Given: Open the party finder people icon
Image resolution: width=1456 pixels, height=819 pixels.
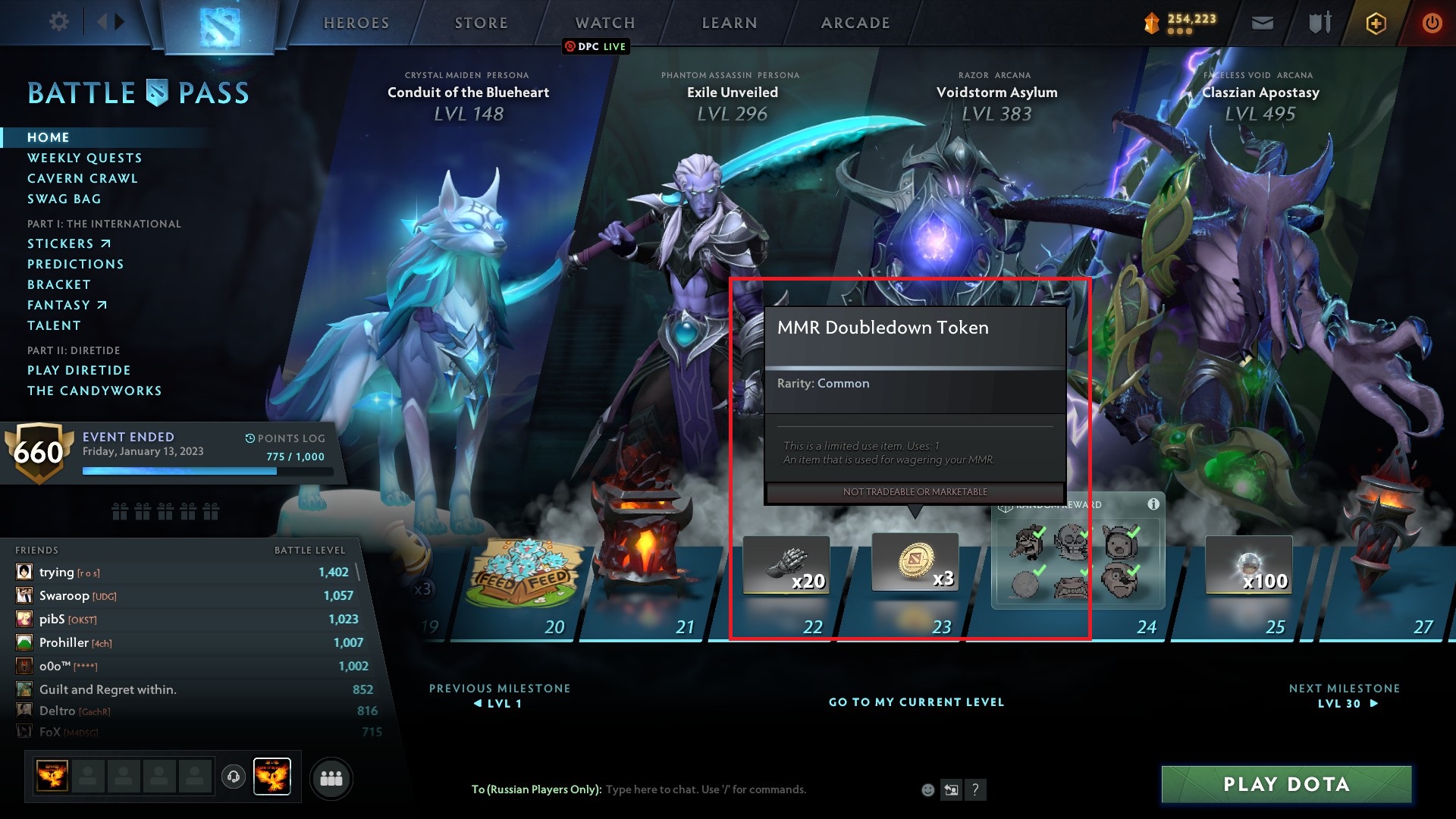Looking at the screenshot, I should [x=331, y=778].
